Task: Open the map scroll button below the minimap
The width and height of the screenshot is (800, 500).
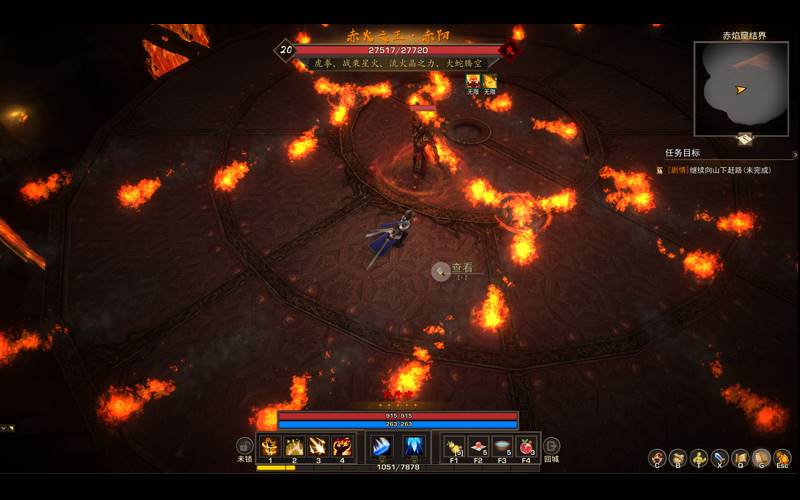Action: coord(745,139)
